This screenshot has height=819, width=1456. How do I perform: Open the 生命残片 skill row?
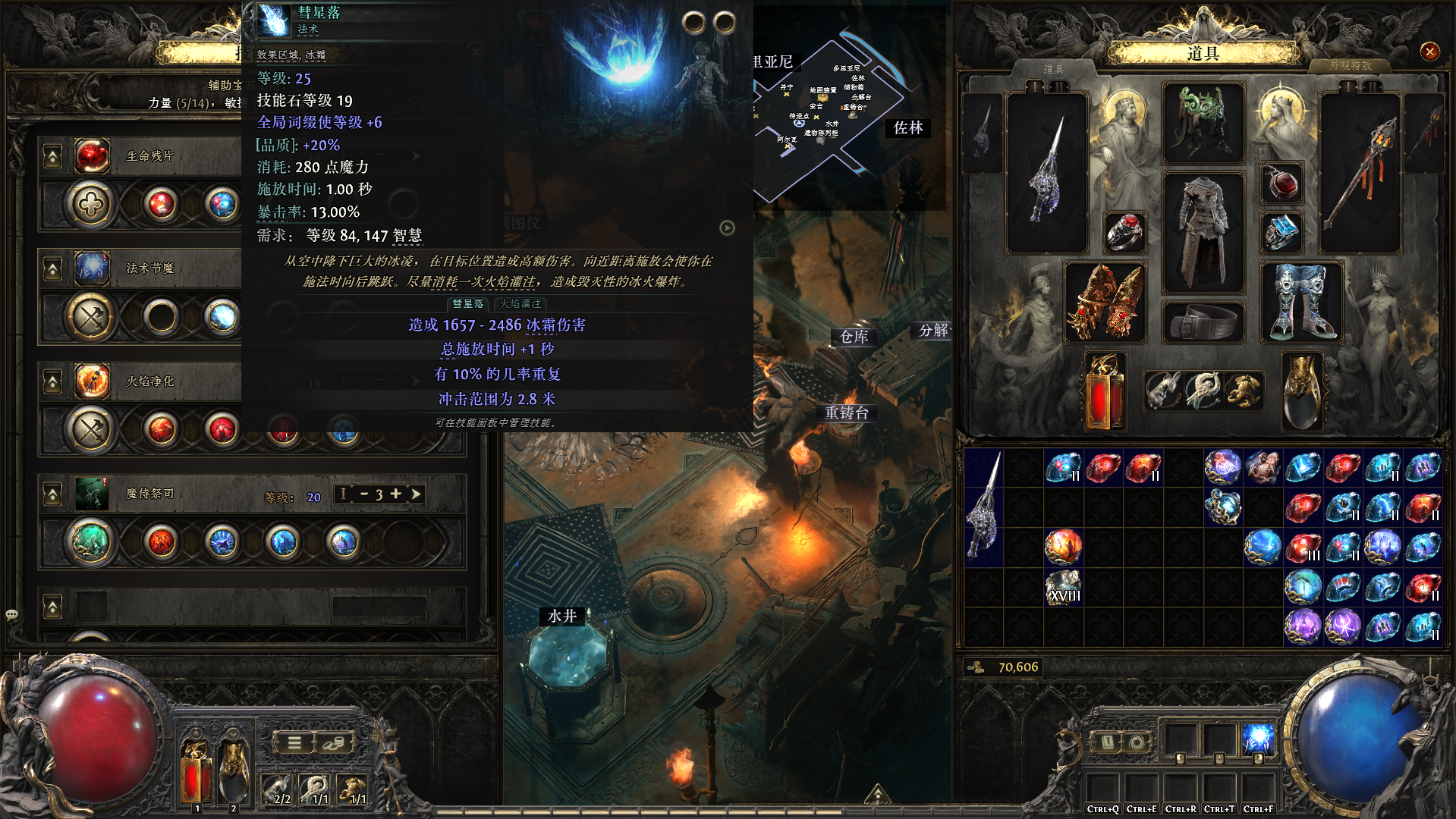pos(149,156)
